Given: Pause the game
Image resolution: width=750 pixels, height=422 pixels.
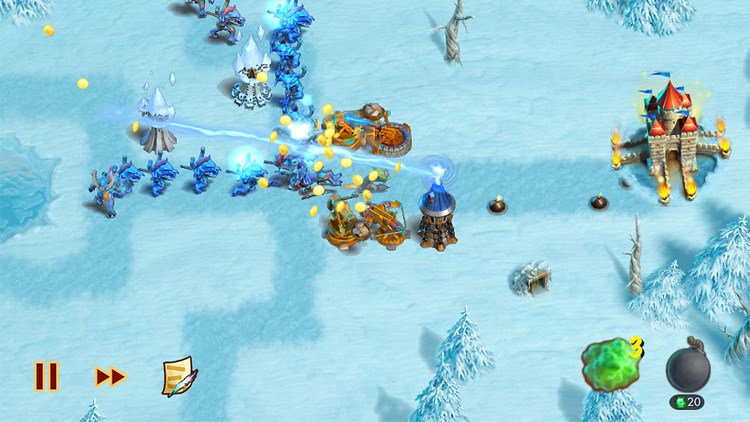Looking at the screenshot, I should pyautogui.click(x=46, y=377).
